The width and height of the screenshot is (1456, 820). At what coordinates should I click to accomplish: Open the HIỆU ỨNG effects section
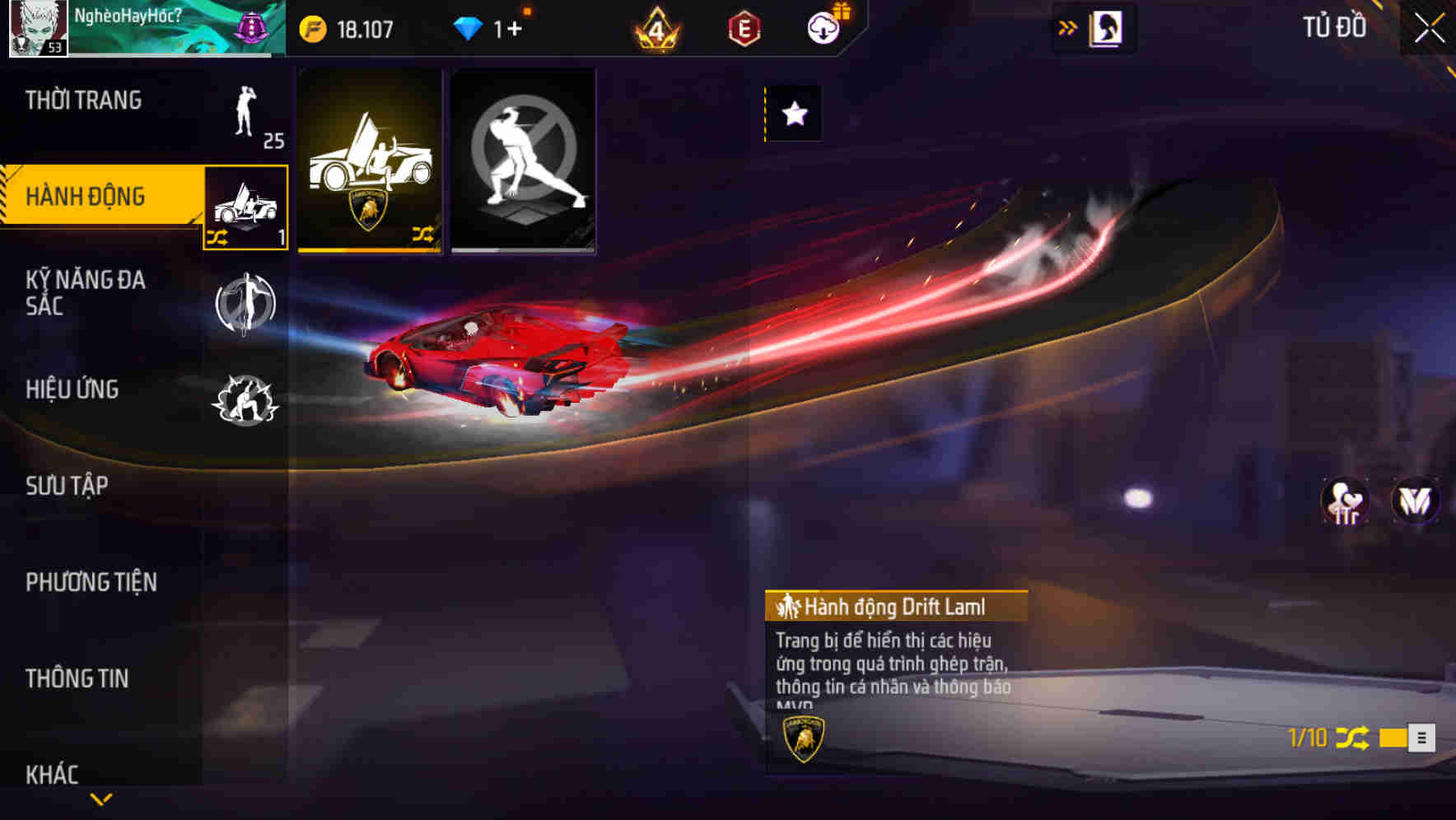tap(72, 389)
